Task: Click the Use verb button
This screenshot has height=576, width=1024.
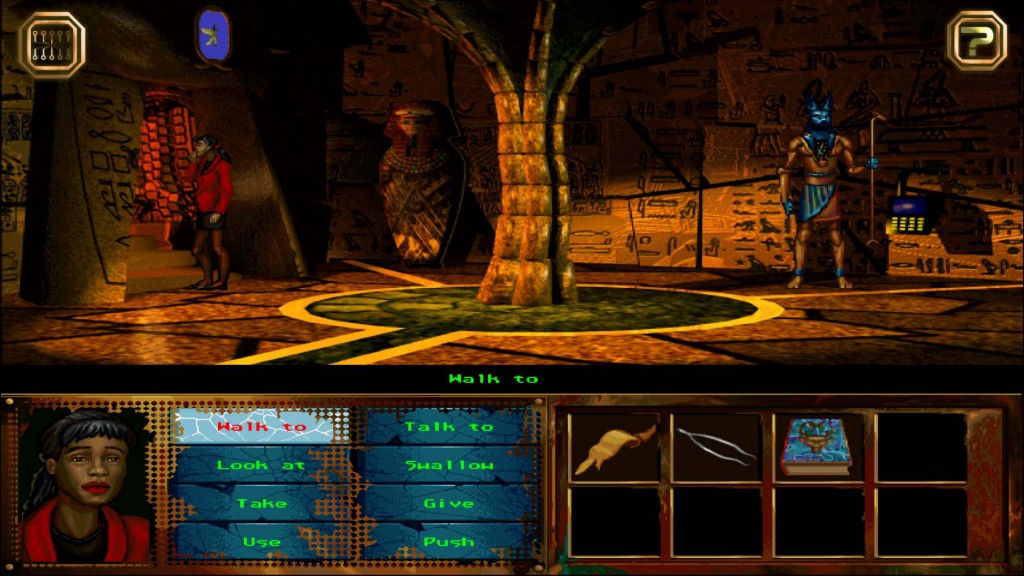Action: [253, 541]
